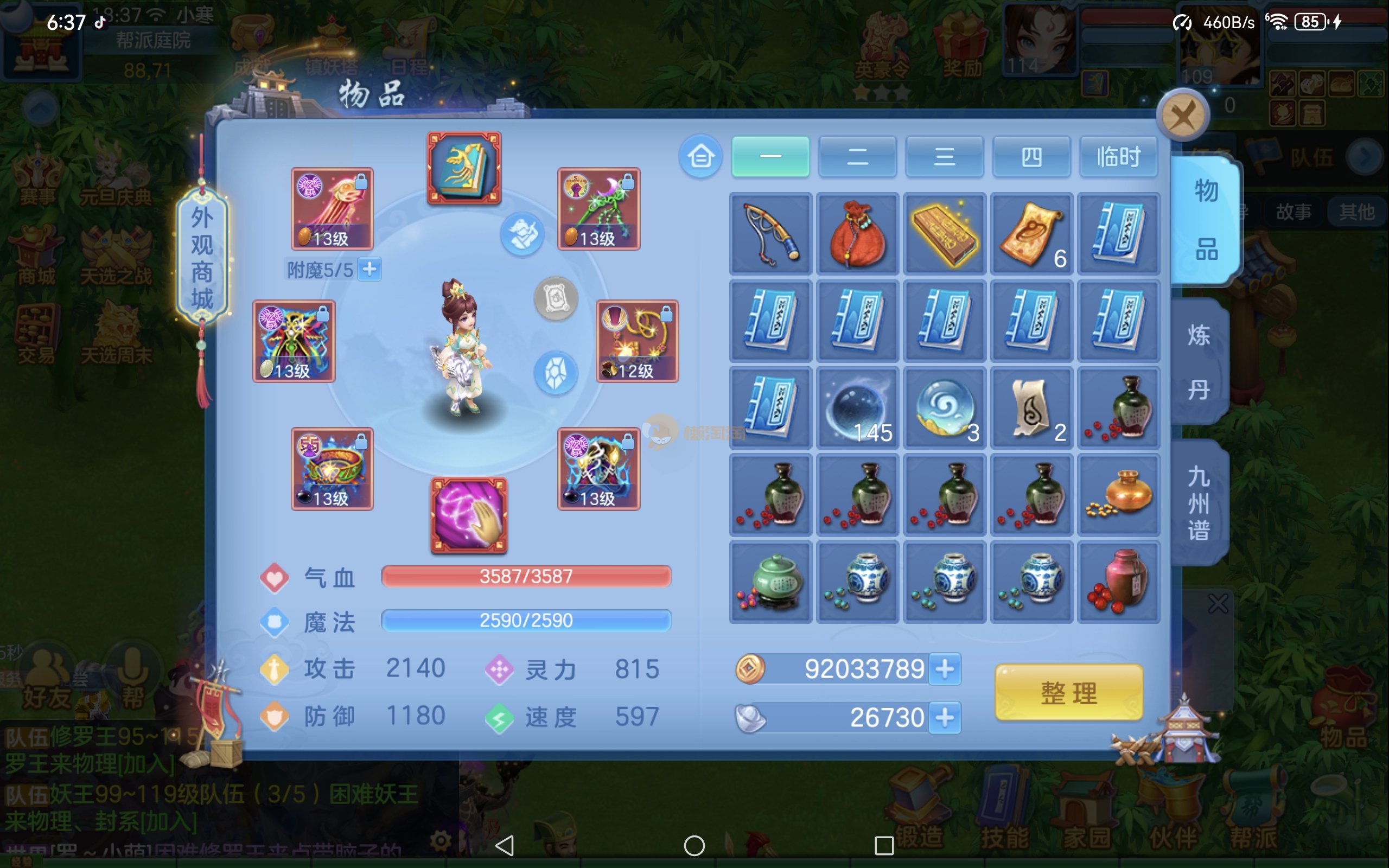This screenshot has height=868, width=1389.
Task: Select the red pouch bag item
Action: point(857,234)
